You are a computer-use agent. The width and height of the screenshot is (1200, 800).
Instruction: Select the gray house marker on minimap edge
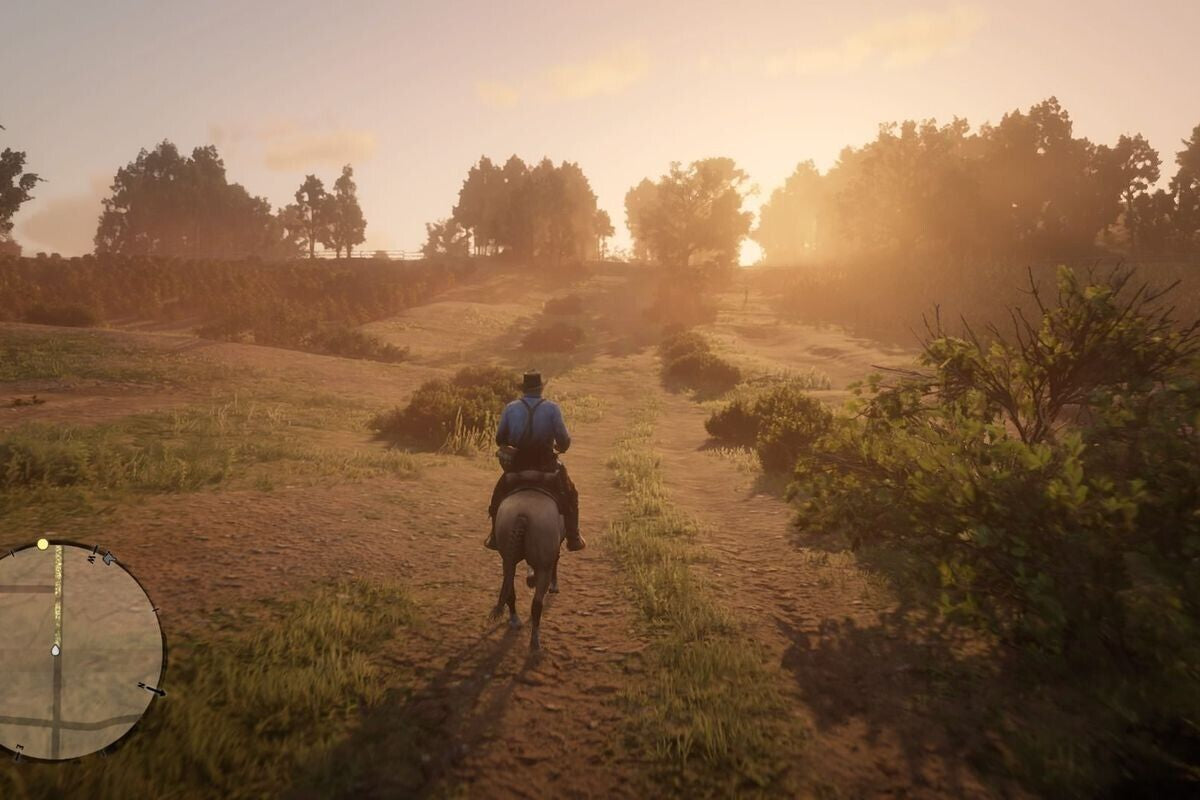108,558
